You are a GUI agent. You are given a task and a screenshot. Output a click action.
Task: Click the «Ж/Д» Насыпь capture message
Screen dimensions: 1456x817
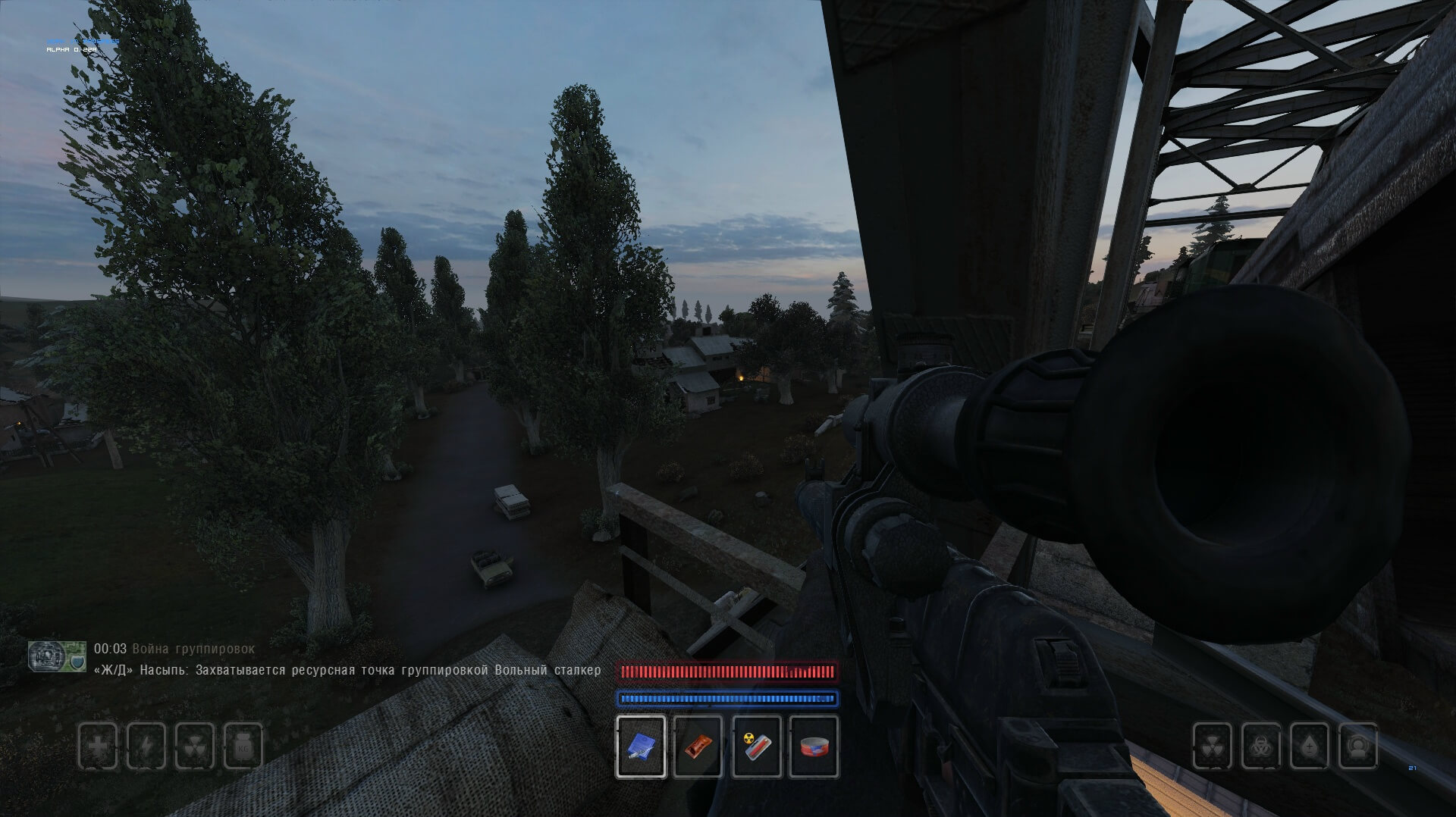click(x=347, y=670)
